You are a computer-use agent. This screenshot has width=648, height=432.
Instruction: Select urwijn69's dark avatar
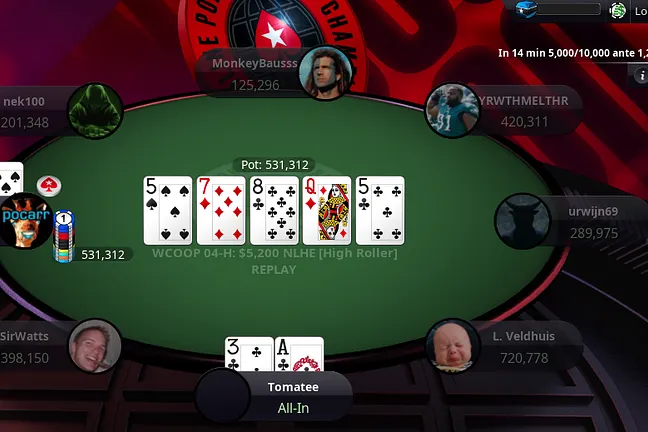pos(522,220)
